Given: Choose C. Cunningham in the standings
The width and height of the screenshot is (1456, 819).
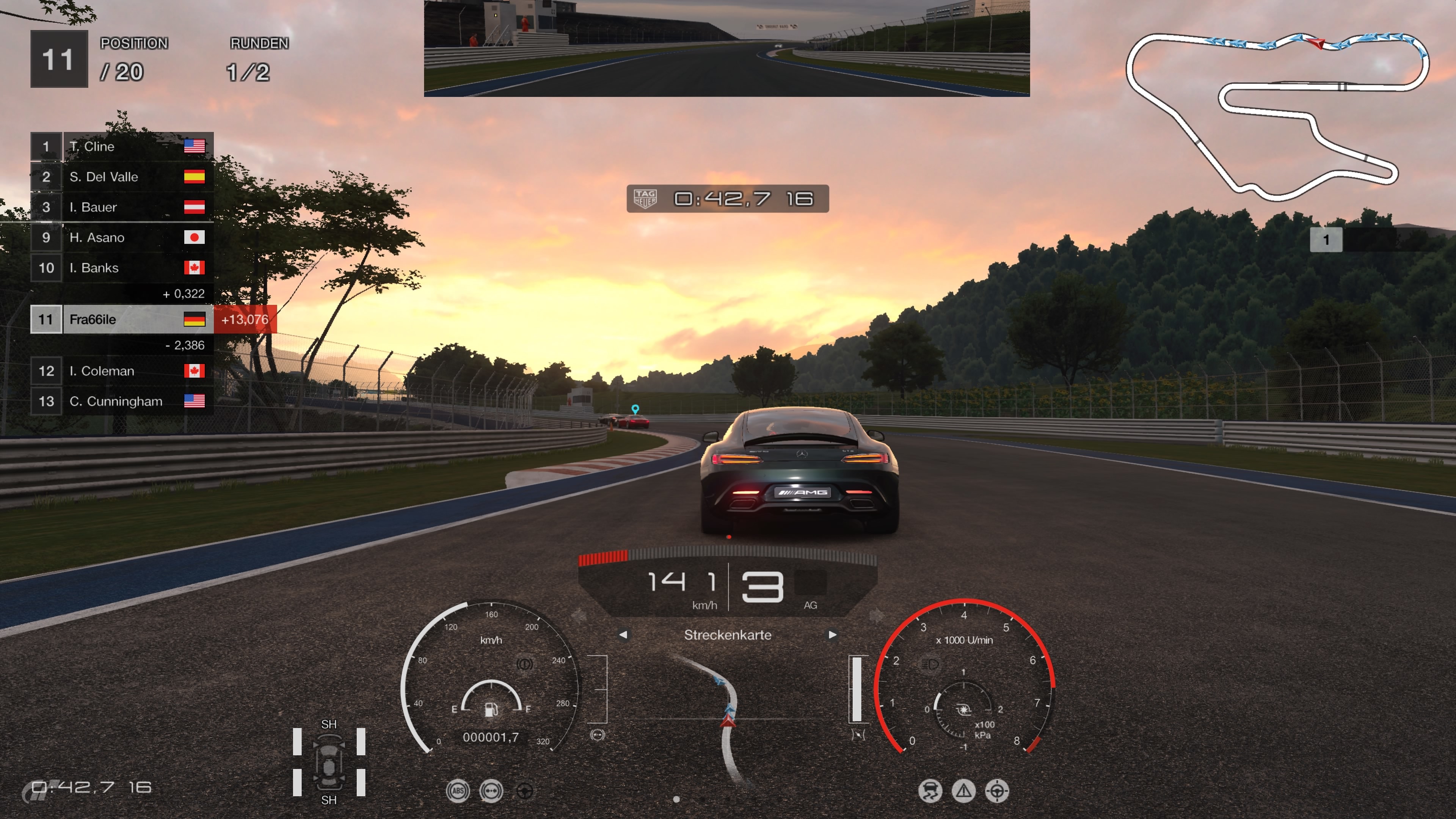Looking at the screenshot, I should pos(121,401).
